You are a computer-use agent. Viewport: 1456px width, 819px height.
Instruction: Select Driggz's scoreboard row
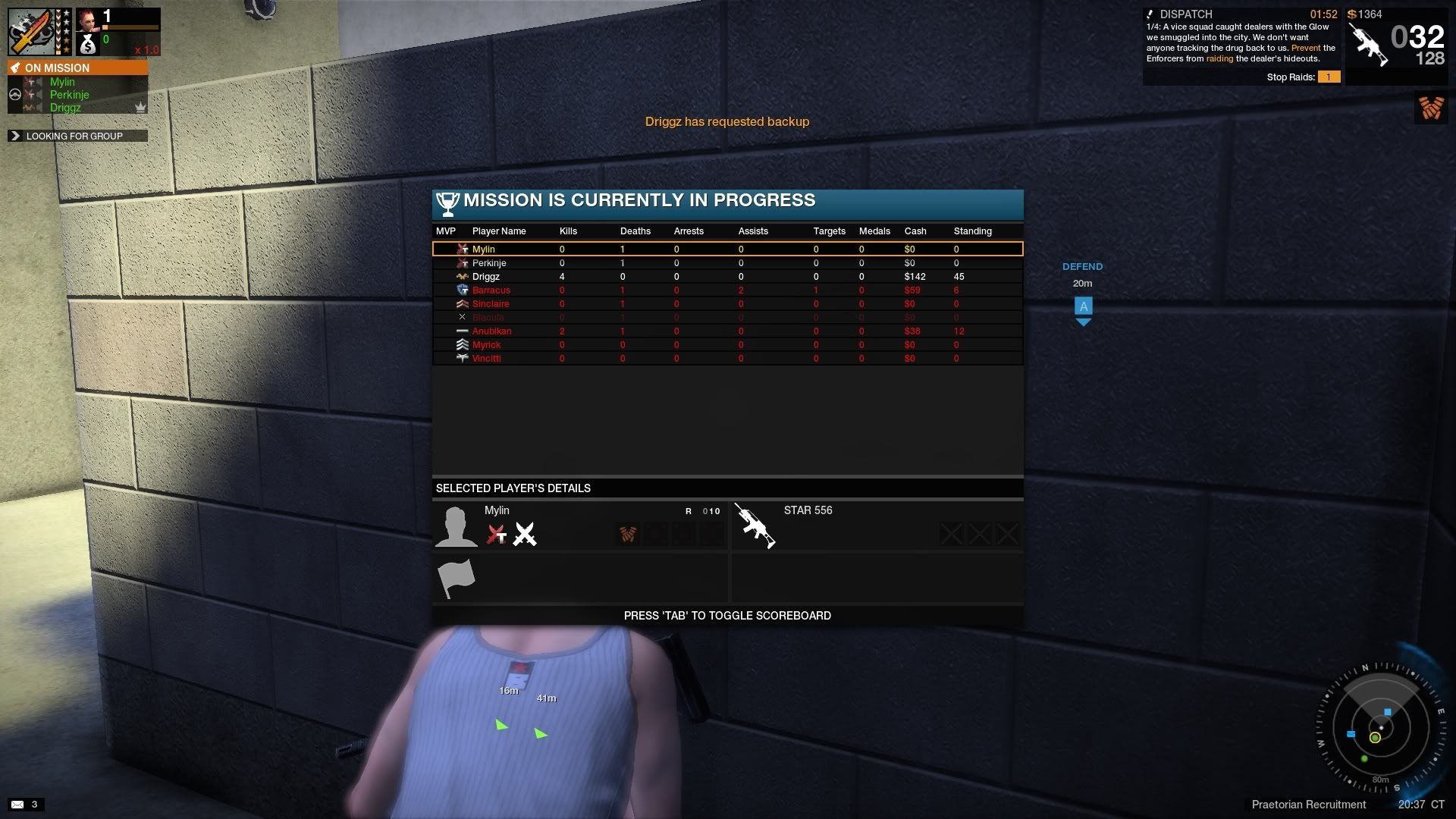pos(486,277)
